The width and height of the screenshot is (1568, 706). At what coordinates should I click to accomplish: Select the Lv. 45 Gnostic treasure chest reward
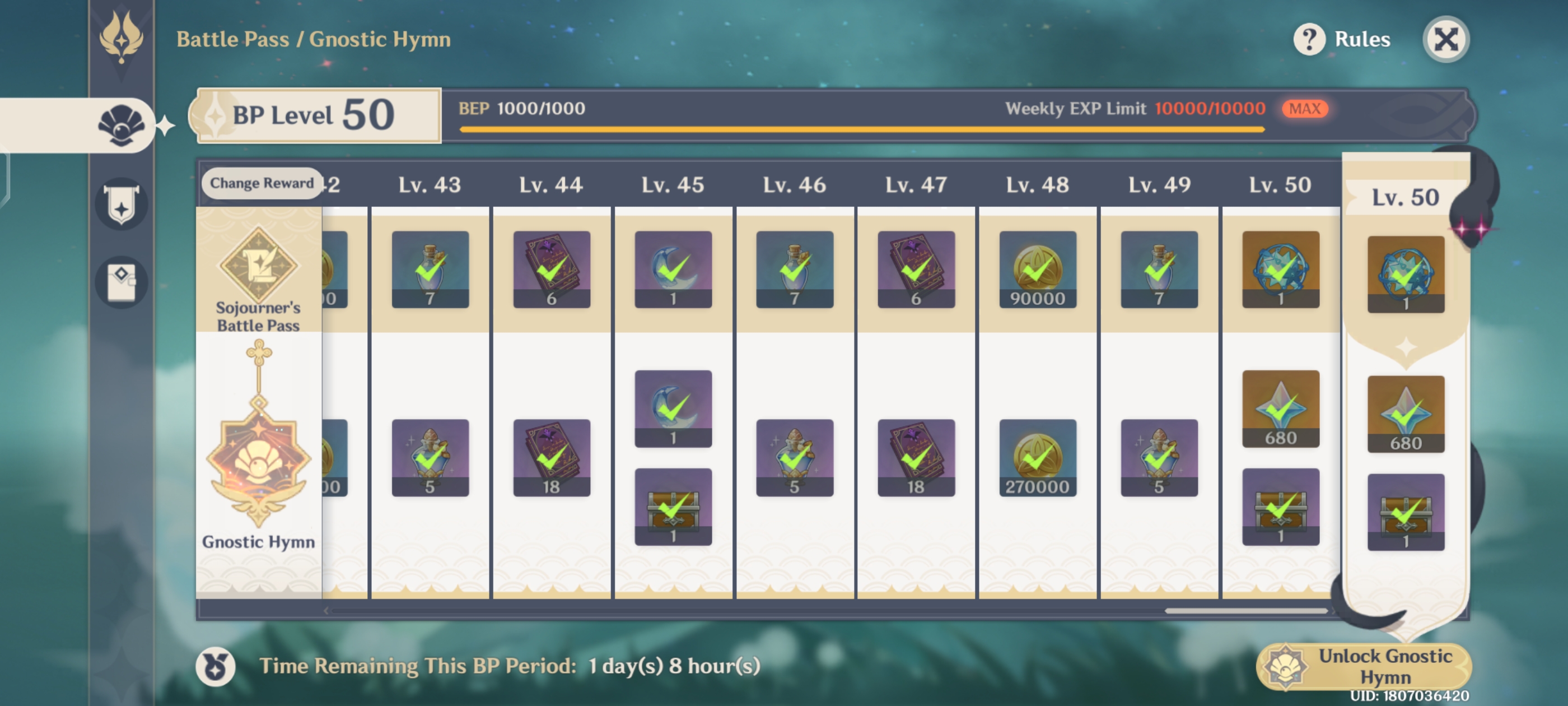tap(673, 506)
